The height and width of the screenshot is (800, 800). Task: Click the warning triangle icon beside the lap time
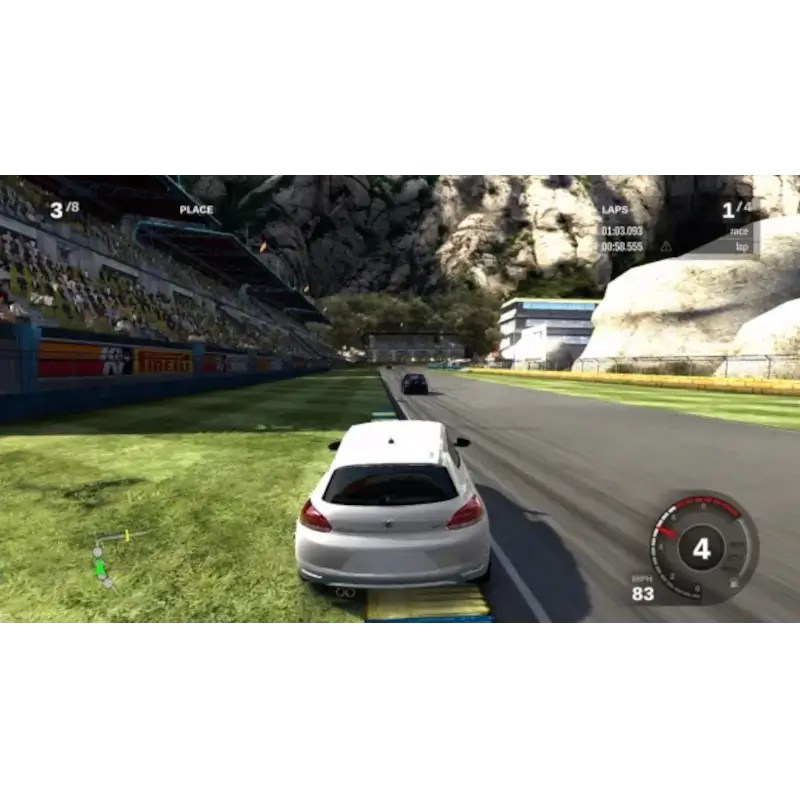point(666,246)
